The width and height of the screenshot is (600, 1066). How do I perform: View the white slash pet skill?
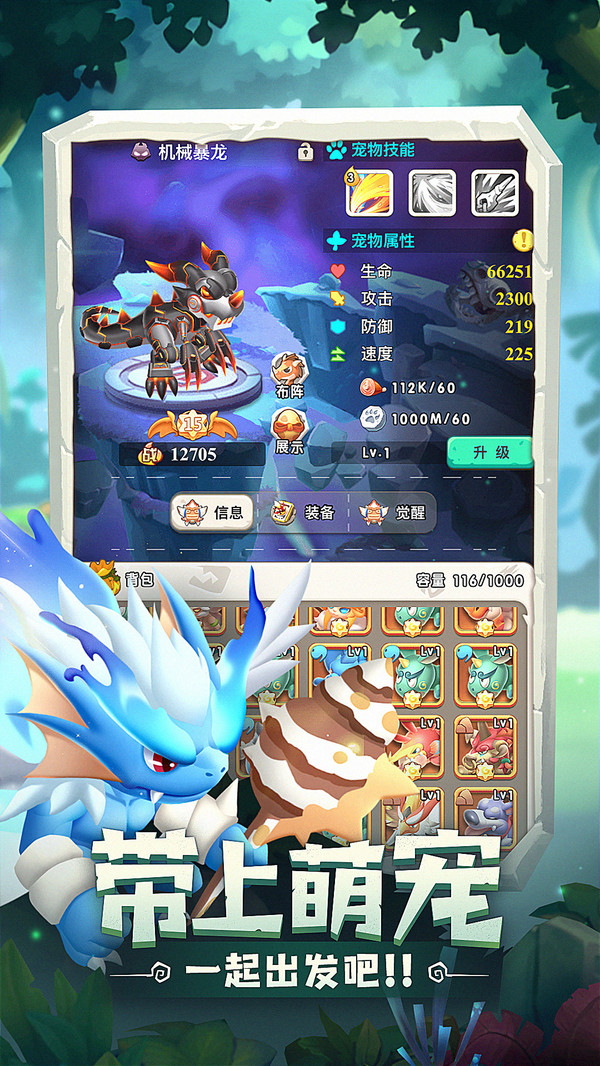click(x=432, y=193)
